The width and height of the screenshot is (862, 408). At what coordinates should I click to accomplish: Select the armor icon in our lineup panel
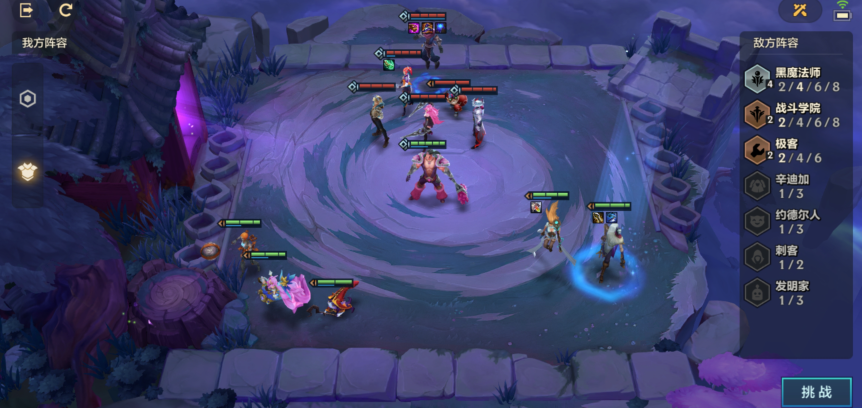28,171
